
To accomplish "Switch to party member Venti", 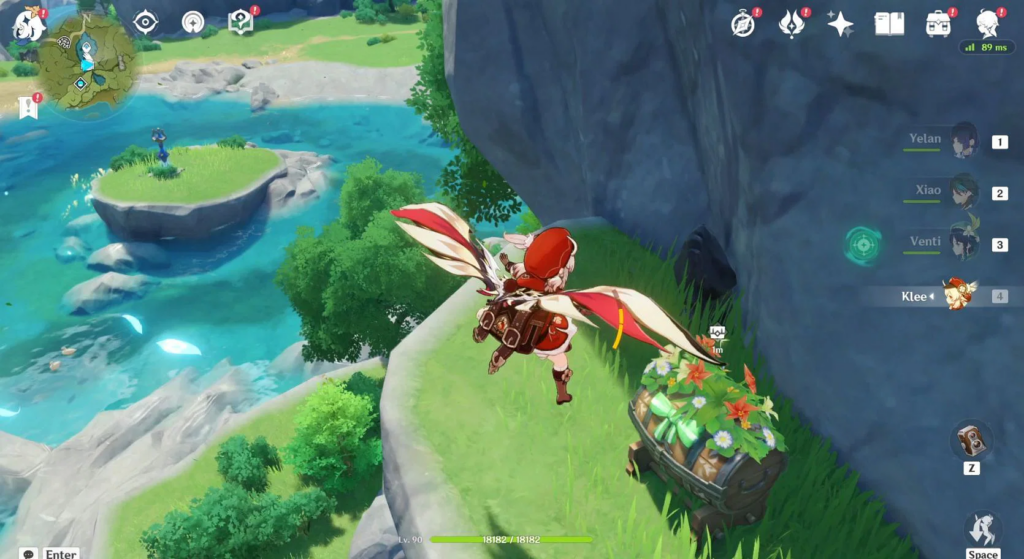I will pos(963,243).
